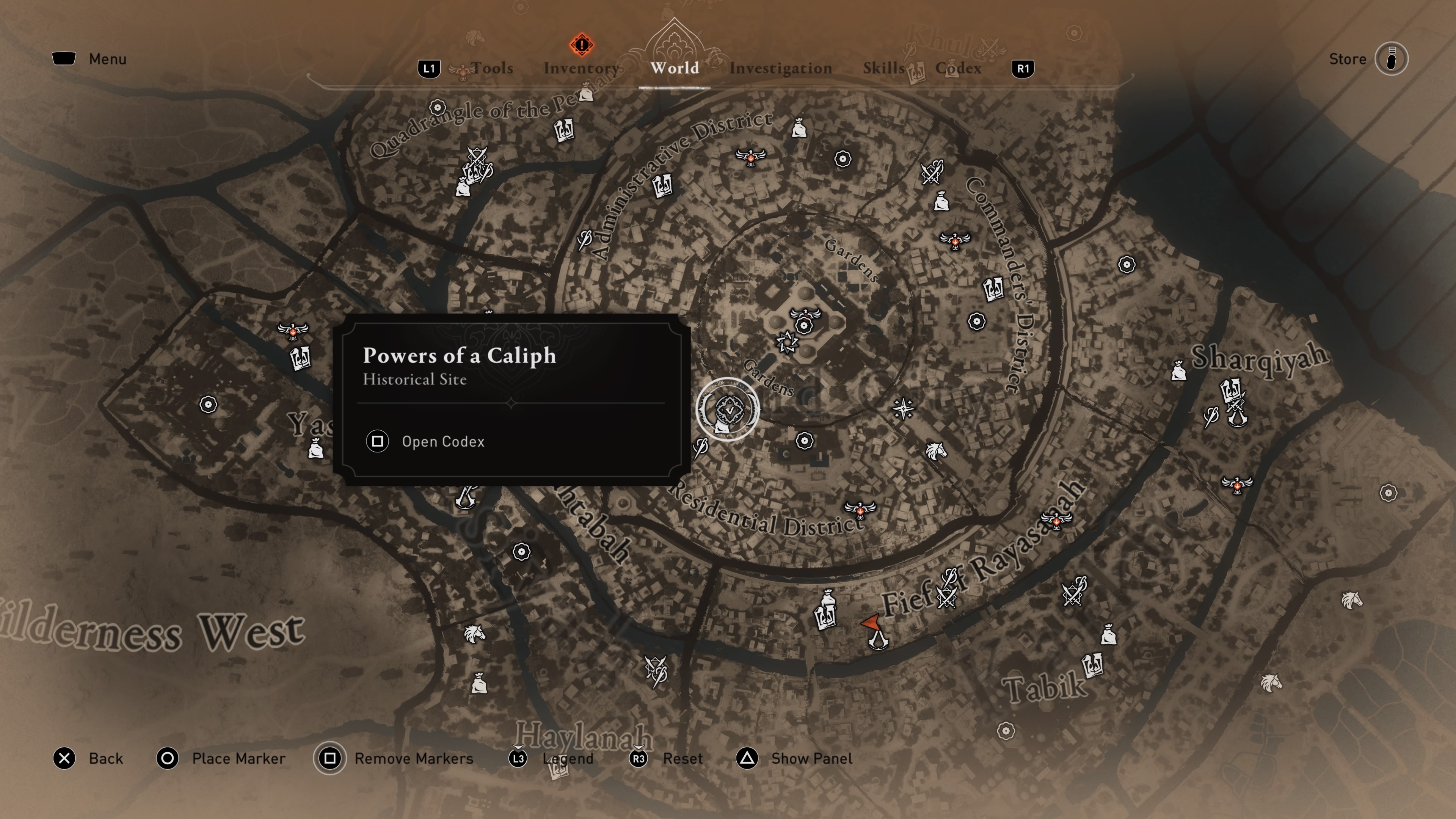Viewport: 1456px width, 819px height.
Task: Click the red player location arrow
Action: click(x=871, y=622)
